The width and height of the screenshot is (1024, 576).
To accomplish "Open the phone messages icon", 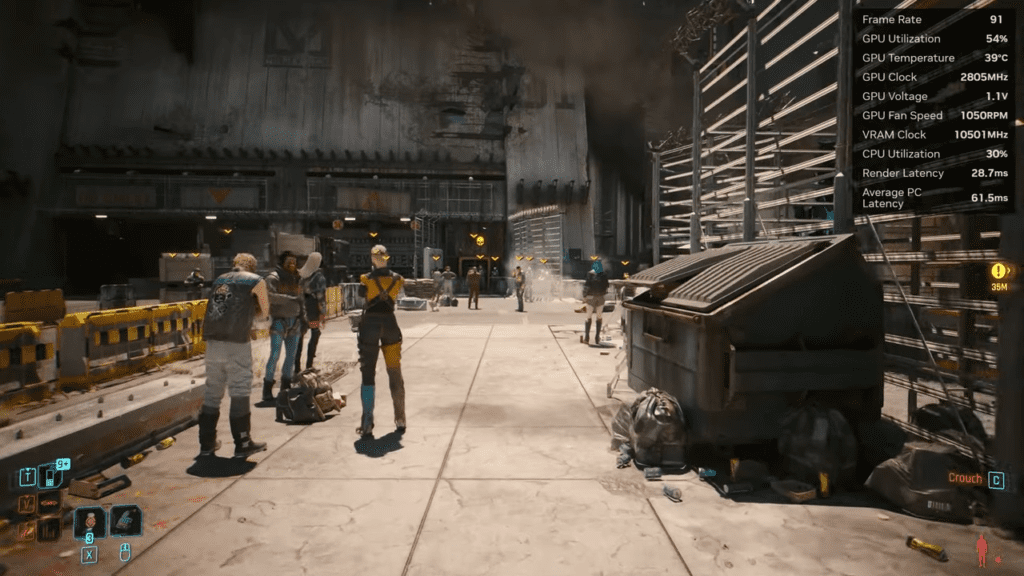I will pos(50,477).
